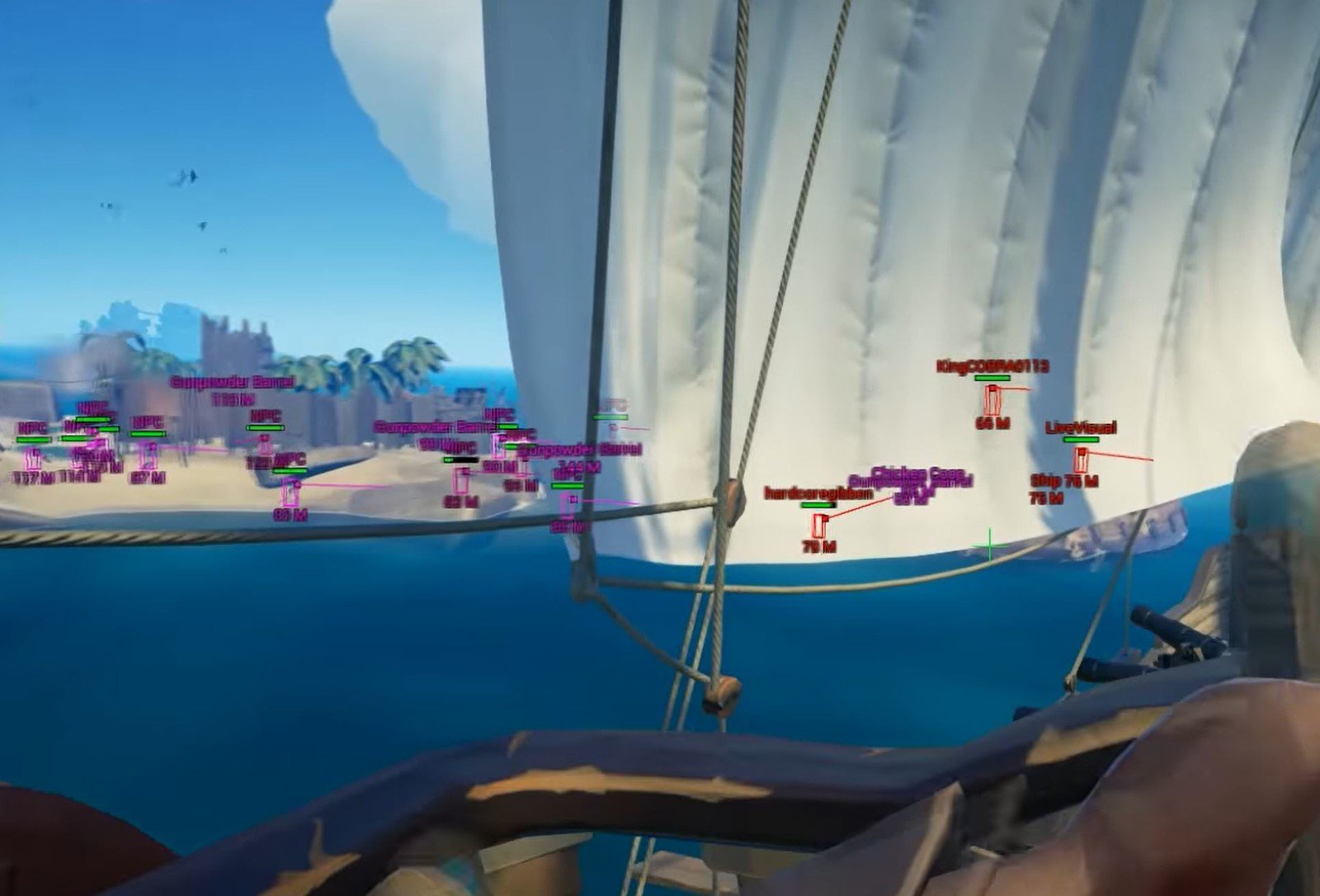Select KingCOBRA0113's red player box marker

pos(993,400)
